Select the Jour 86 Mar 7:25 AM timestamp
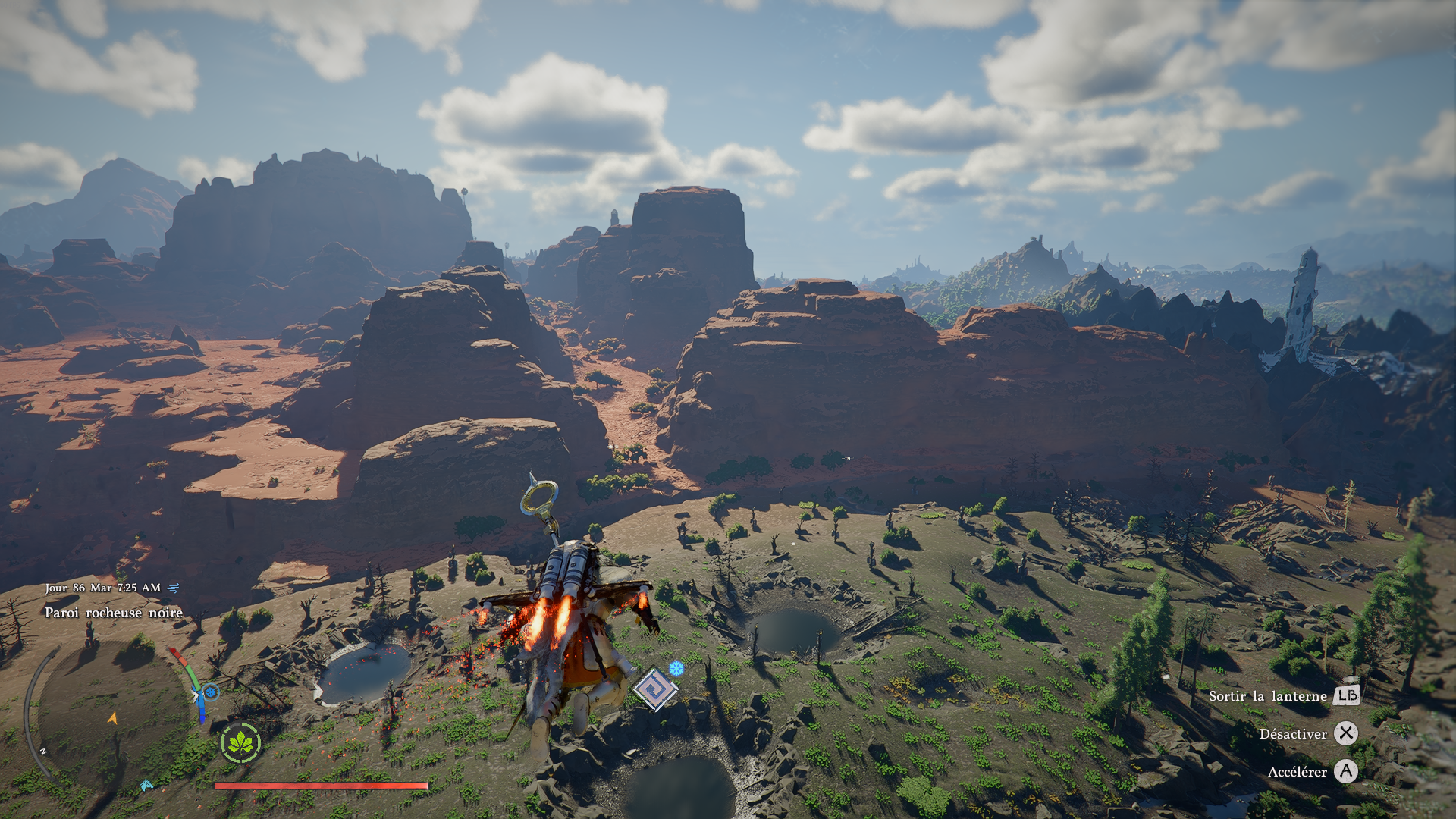 [102, 588]
